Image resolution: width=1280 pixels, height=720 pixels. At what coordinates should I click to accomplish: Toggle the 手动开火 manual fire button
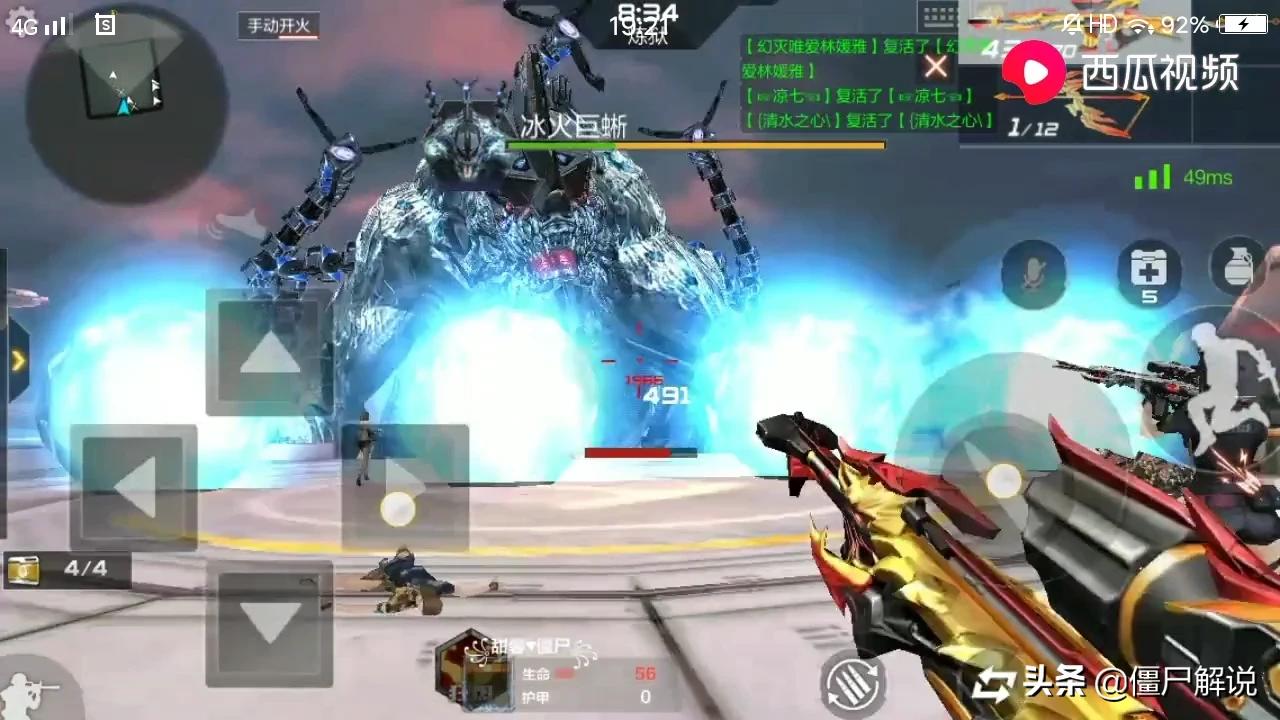[x=279, y=26]
